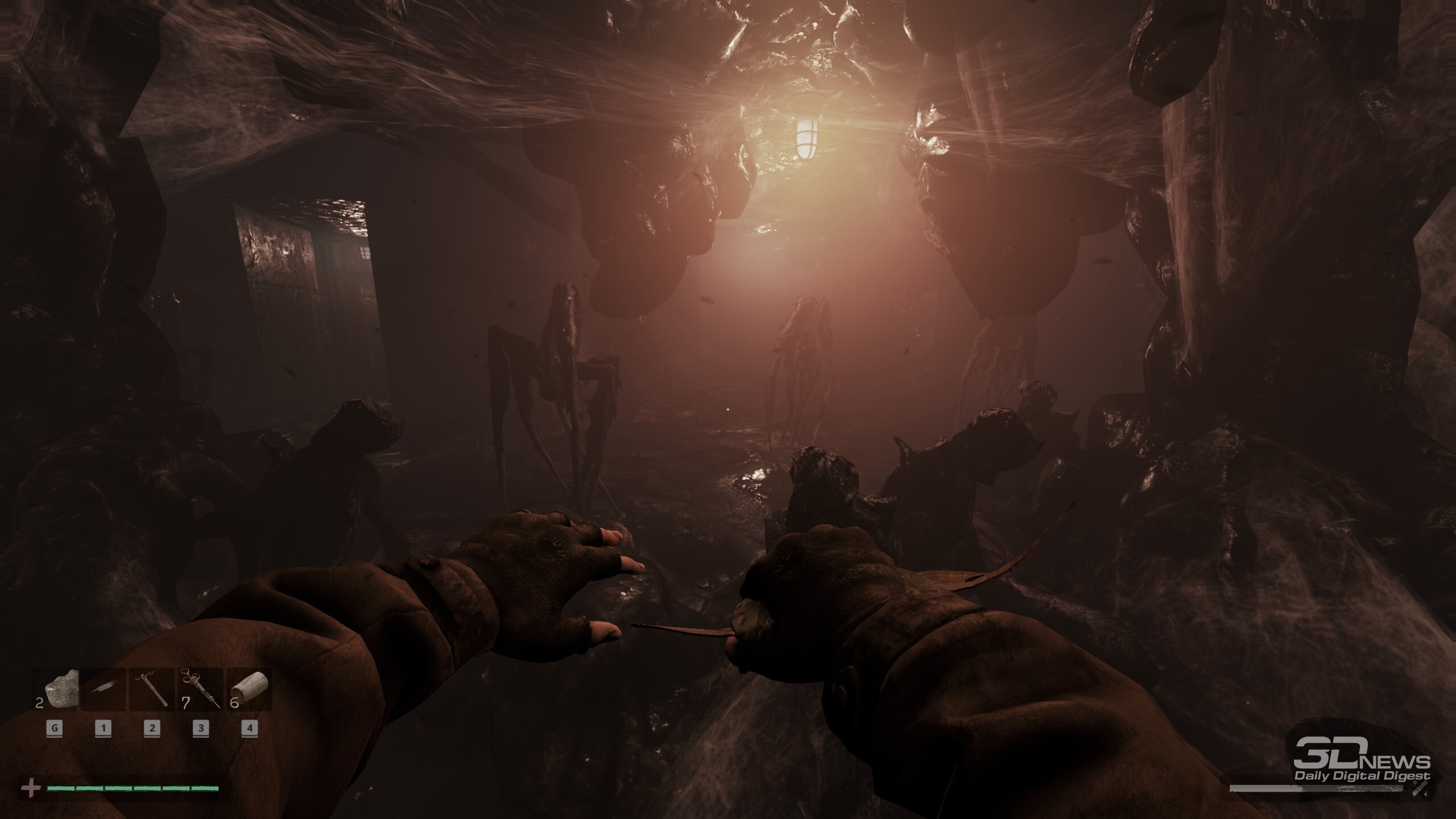1456x819 pixels.
Task: Choose the pickaxe hotbar slot
Action: tap(152, 689)
